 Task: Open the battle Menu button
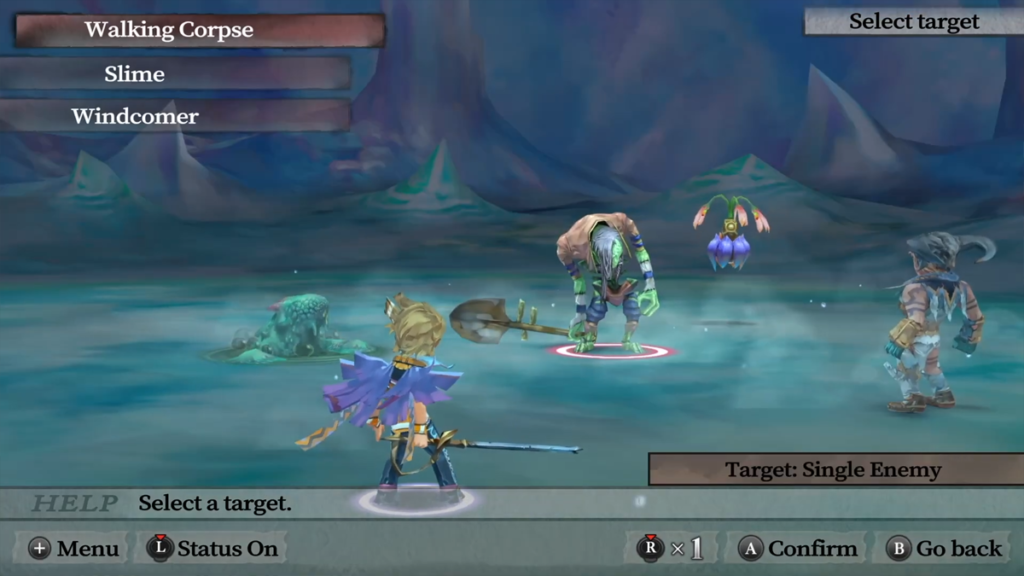[x=75, y=548]
